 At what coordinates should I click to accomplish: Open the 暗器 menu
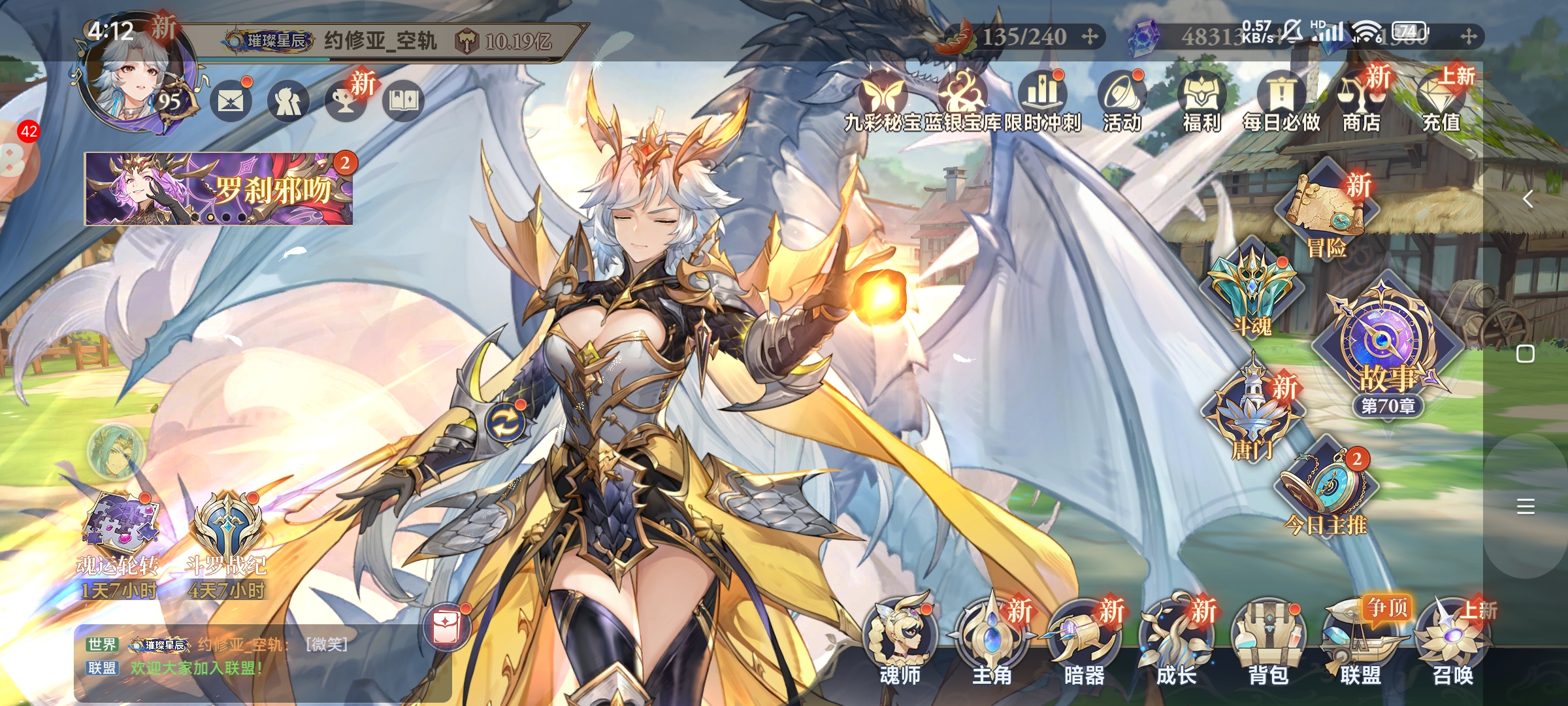tap(1084, 639)
